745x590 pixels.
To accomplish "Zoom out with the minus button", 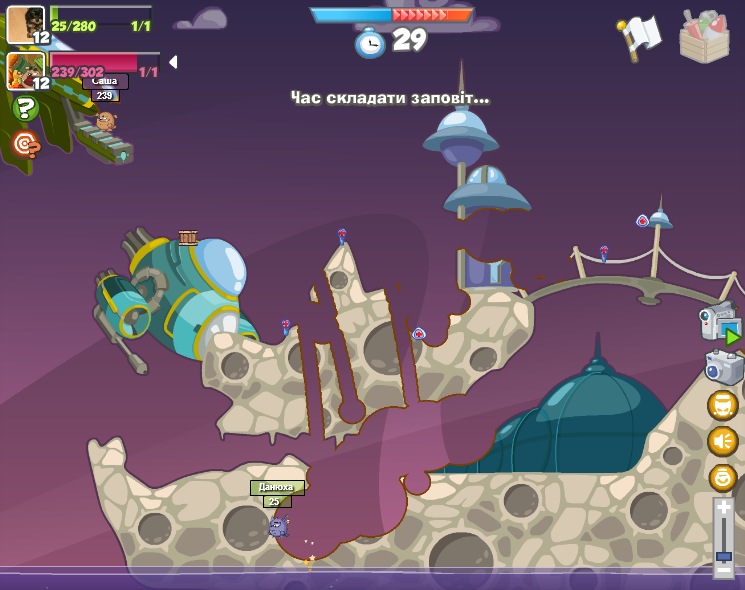I will [x=723, y=569].
